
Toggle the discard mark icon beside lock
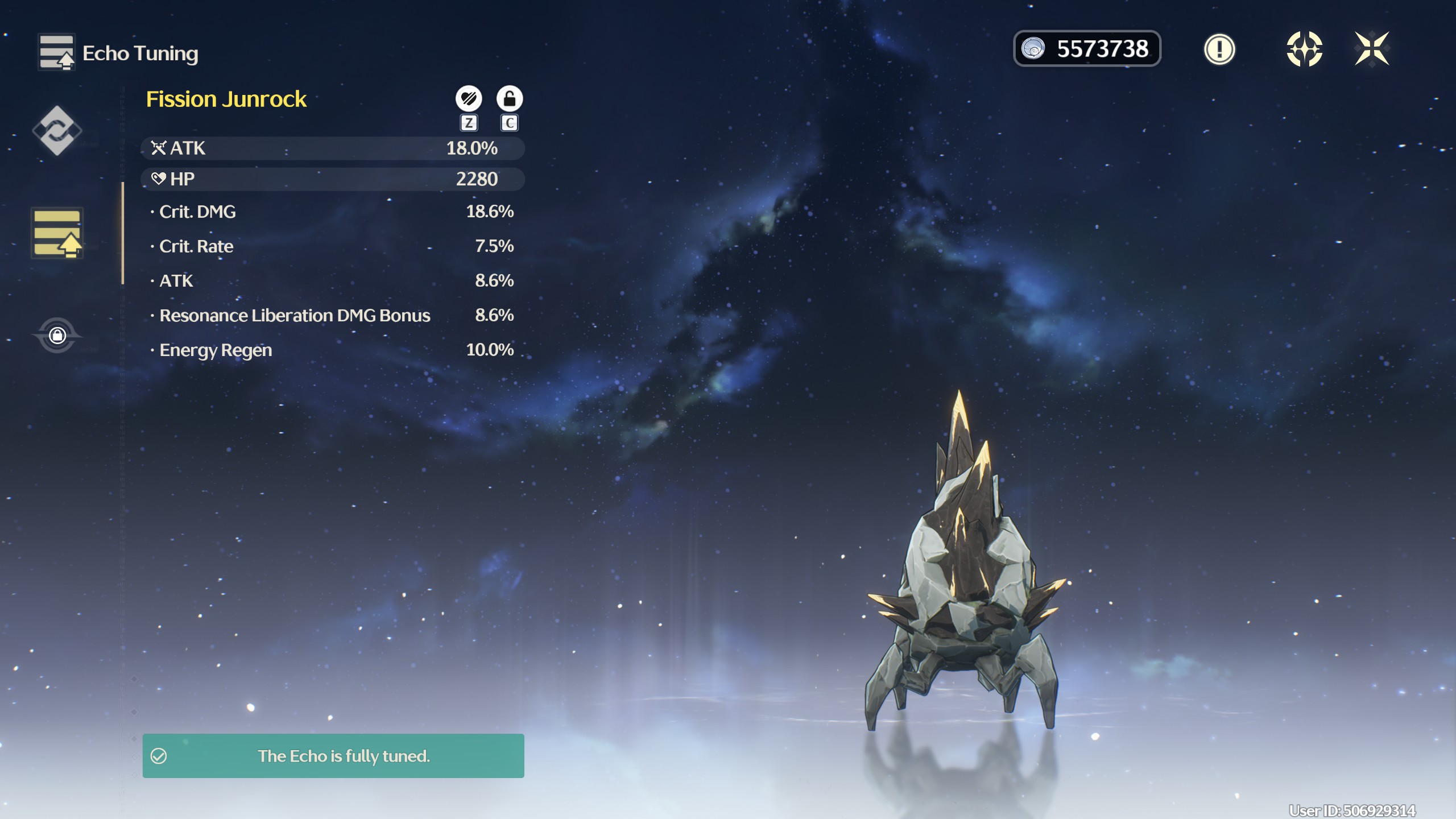[469, 99]
